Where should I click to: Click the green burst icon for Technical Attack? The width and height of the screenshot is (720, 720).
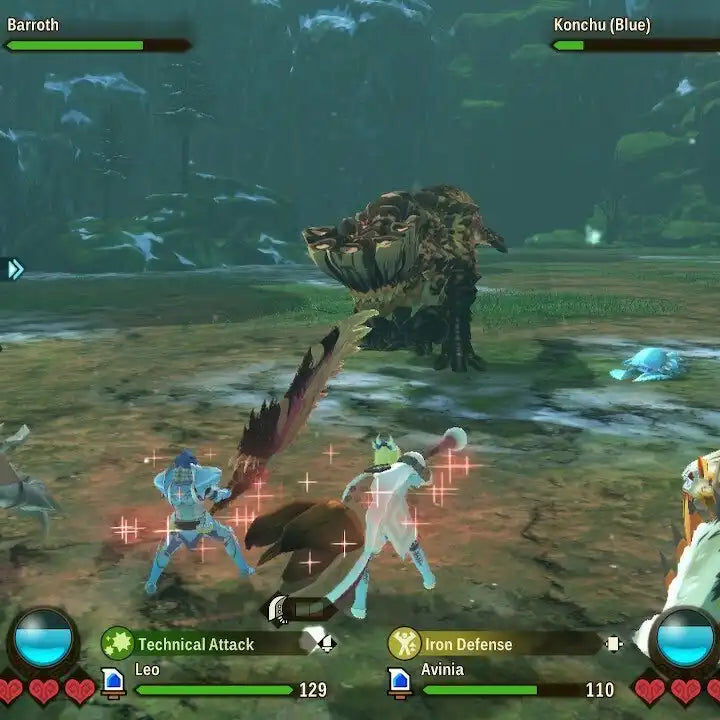[x=117, y=643]
